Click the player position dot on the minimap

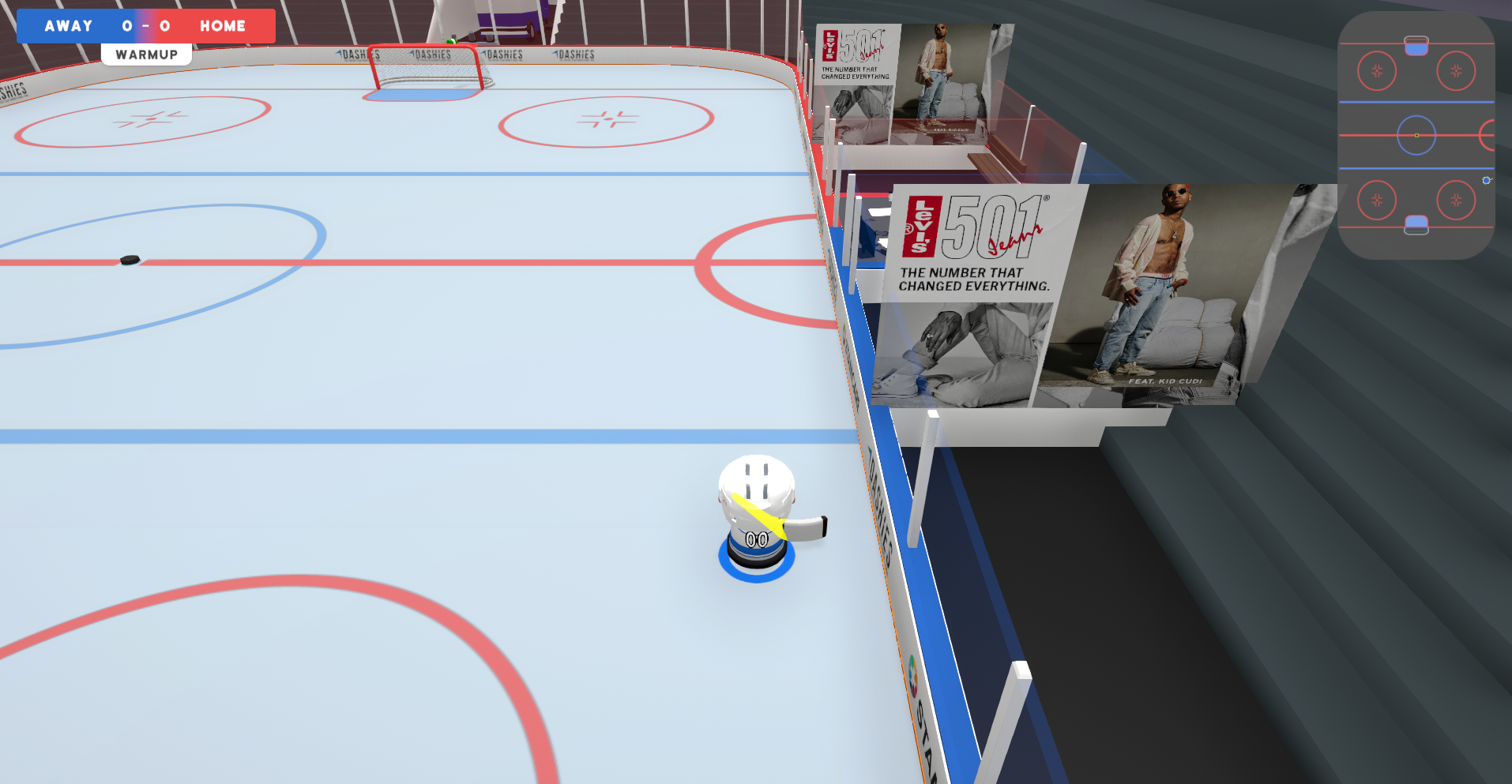click(1486, 180)
